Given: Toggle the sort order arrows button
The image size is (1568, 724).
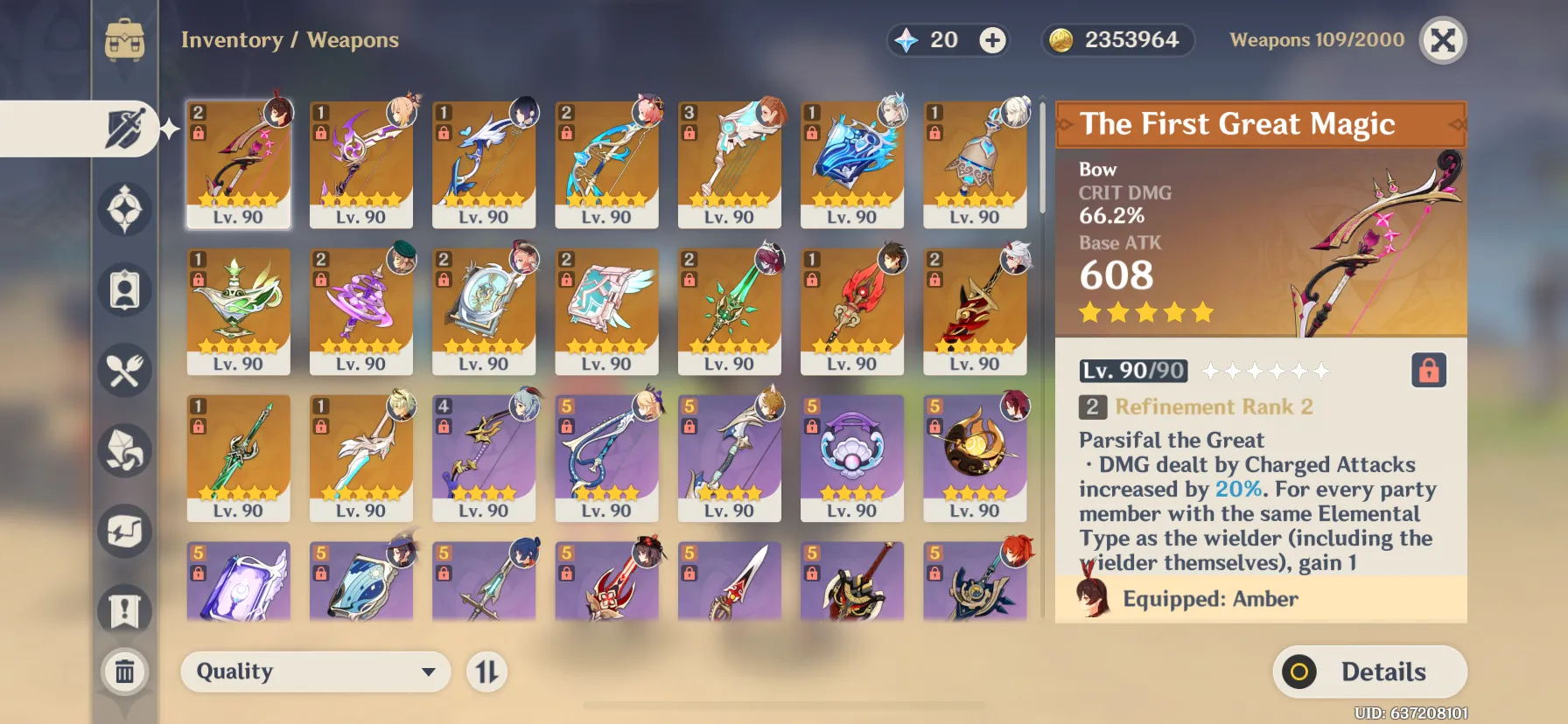Looking at the screenshot, I should (486, 672).
